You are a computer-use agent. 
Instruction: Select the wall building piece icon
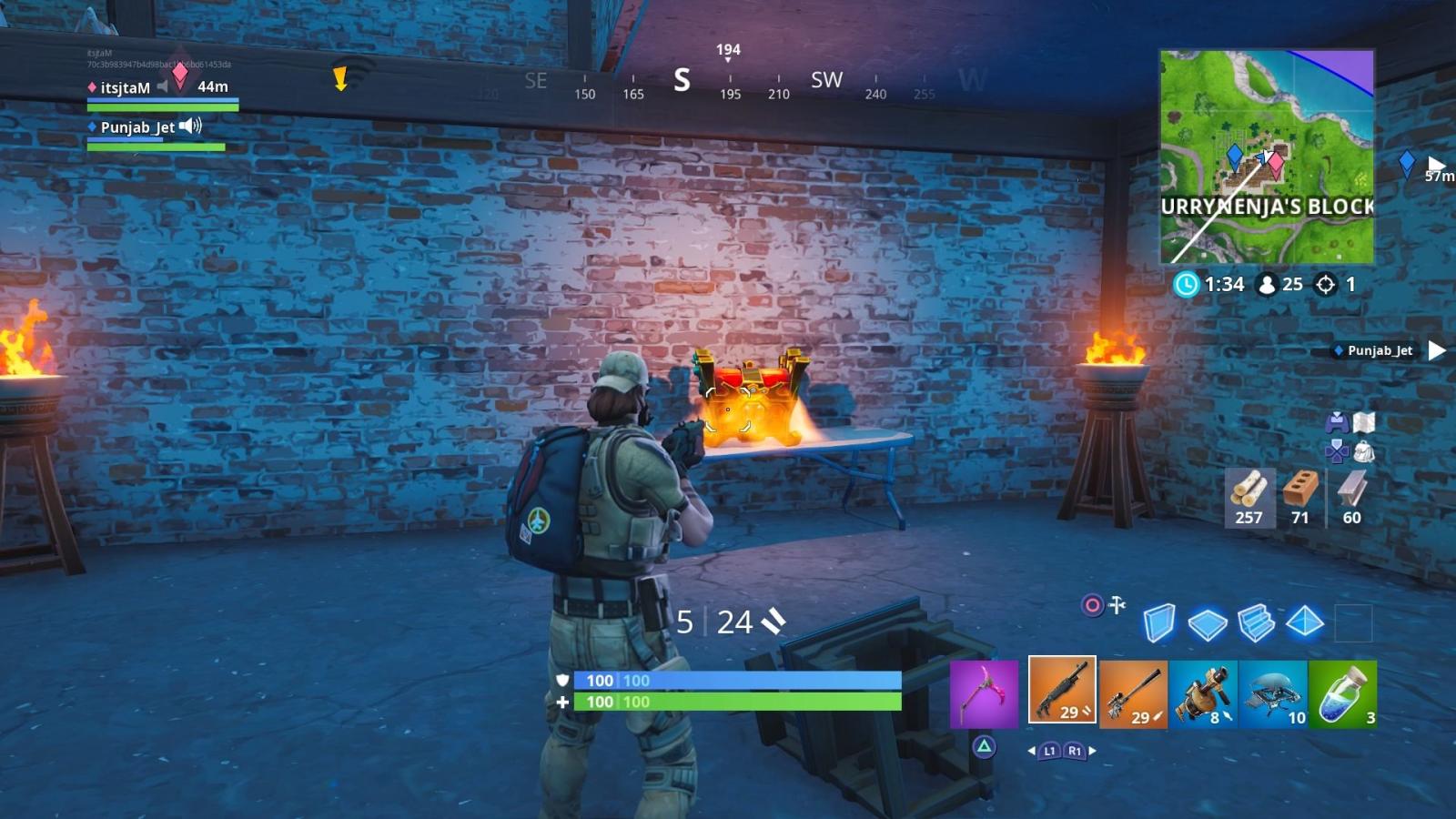pyautogui.click(x=1159, y=622)
